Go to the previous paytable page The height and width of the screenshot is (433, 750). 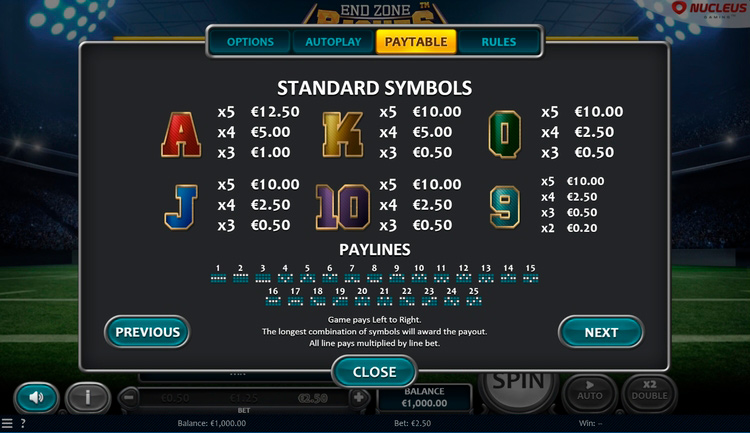[x=147, y=332]
